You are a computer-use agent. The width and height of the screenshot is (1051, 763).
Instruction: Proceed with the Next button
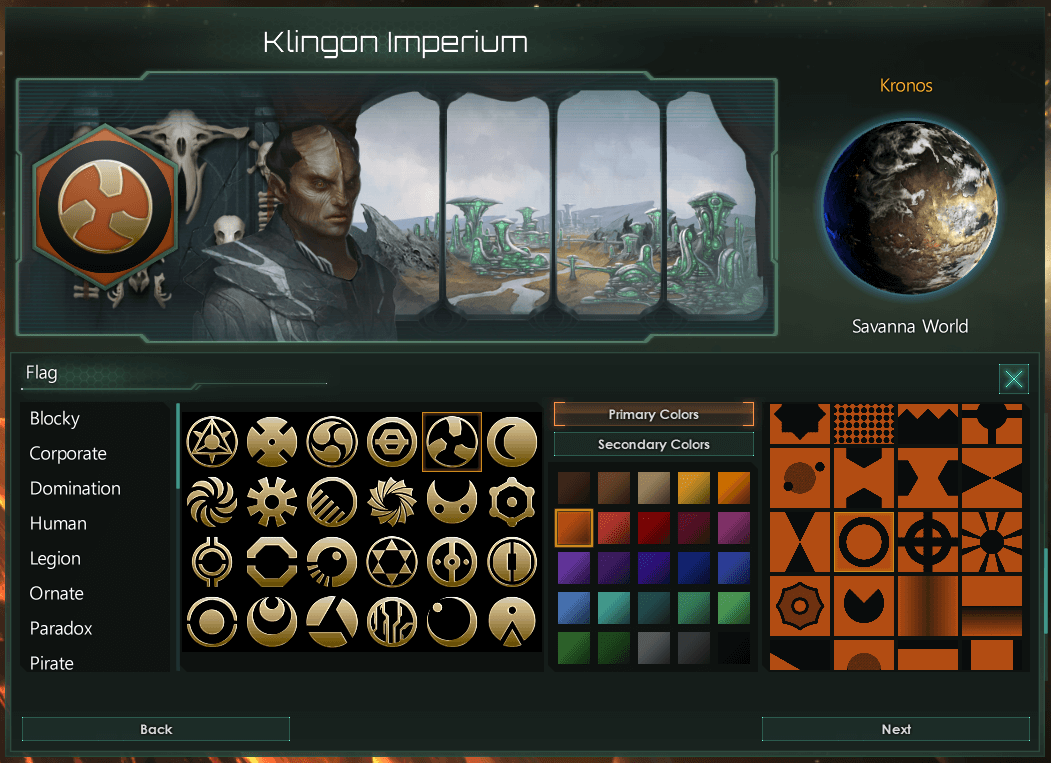895,729
